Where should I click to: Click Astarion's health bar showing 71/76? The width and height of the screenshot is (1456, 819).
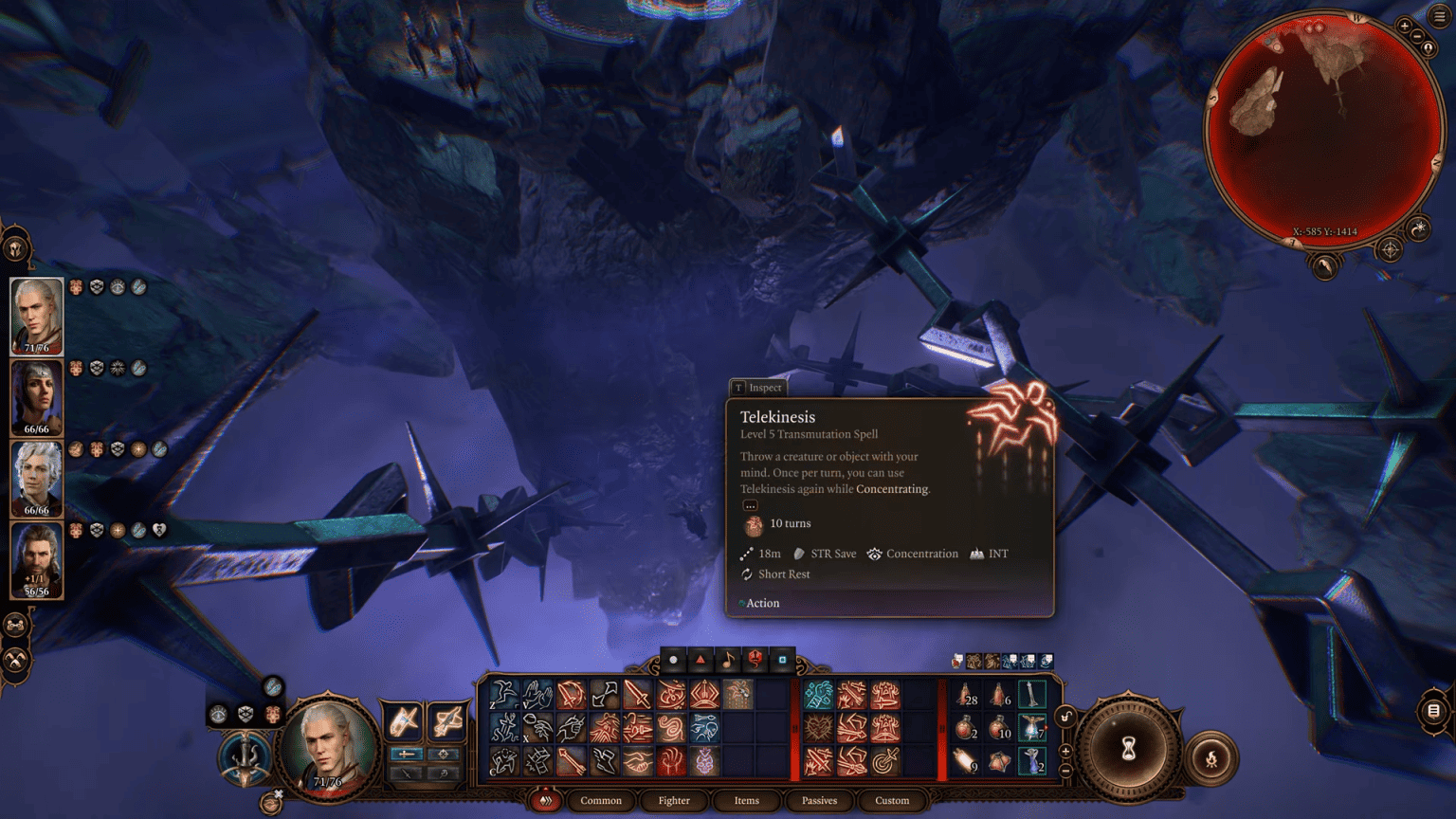[36, 347]
